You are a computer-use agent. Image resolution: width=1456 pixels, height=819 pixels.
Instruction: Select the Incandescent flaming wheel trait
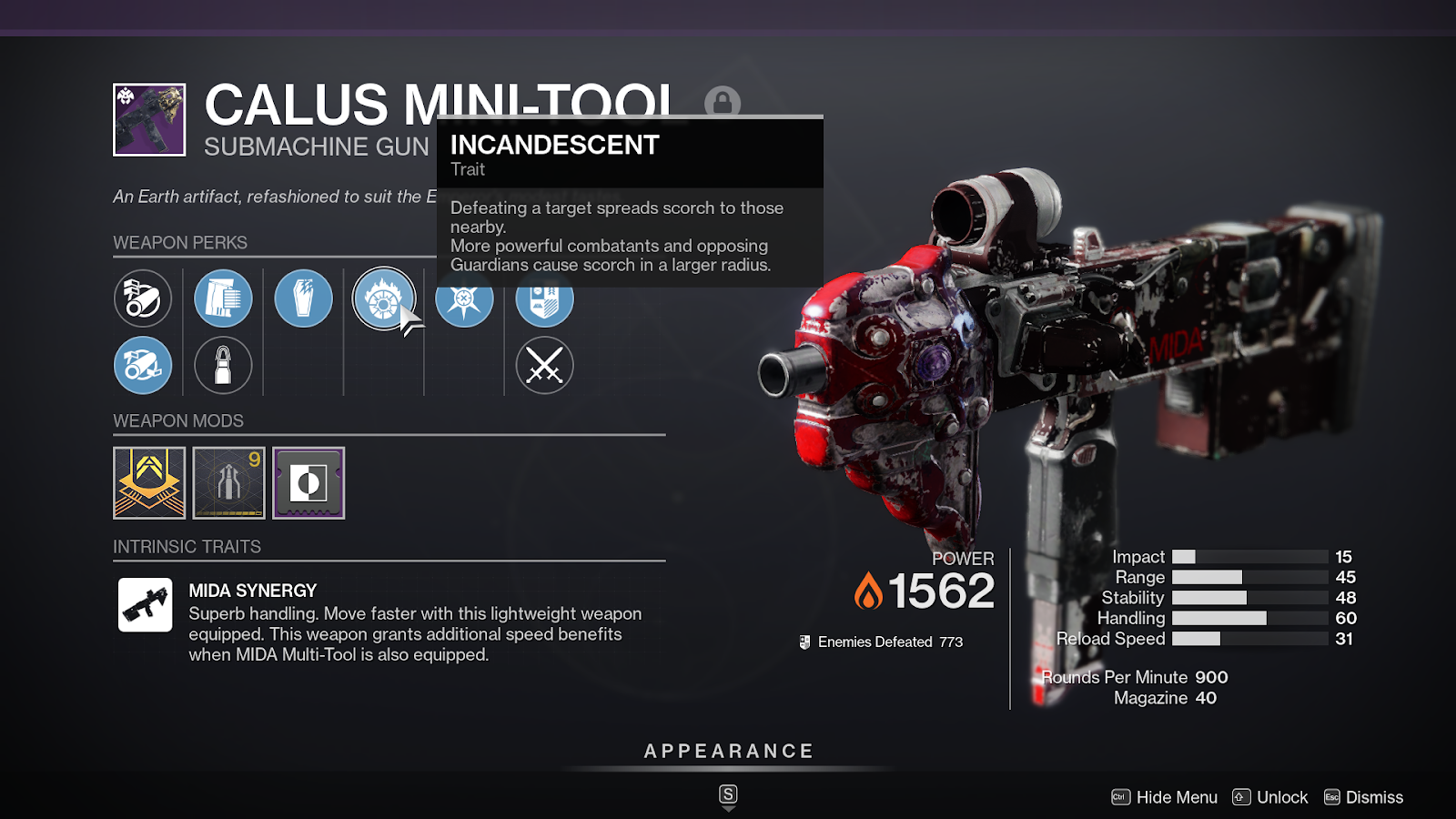click(x=383, y=298)
